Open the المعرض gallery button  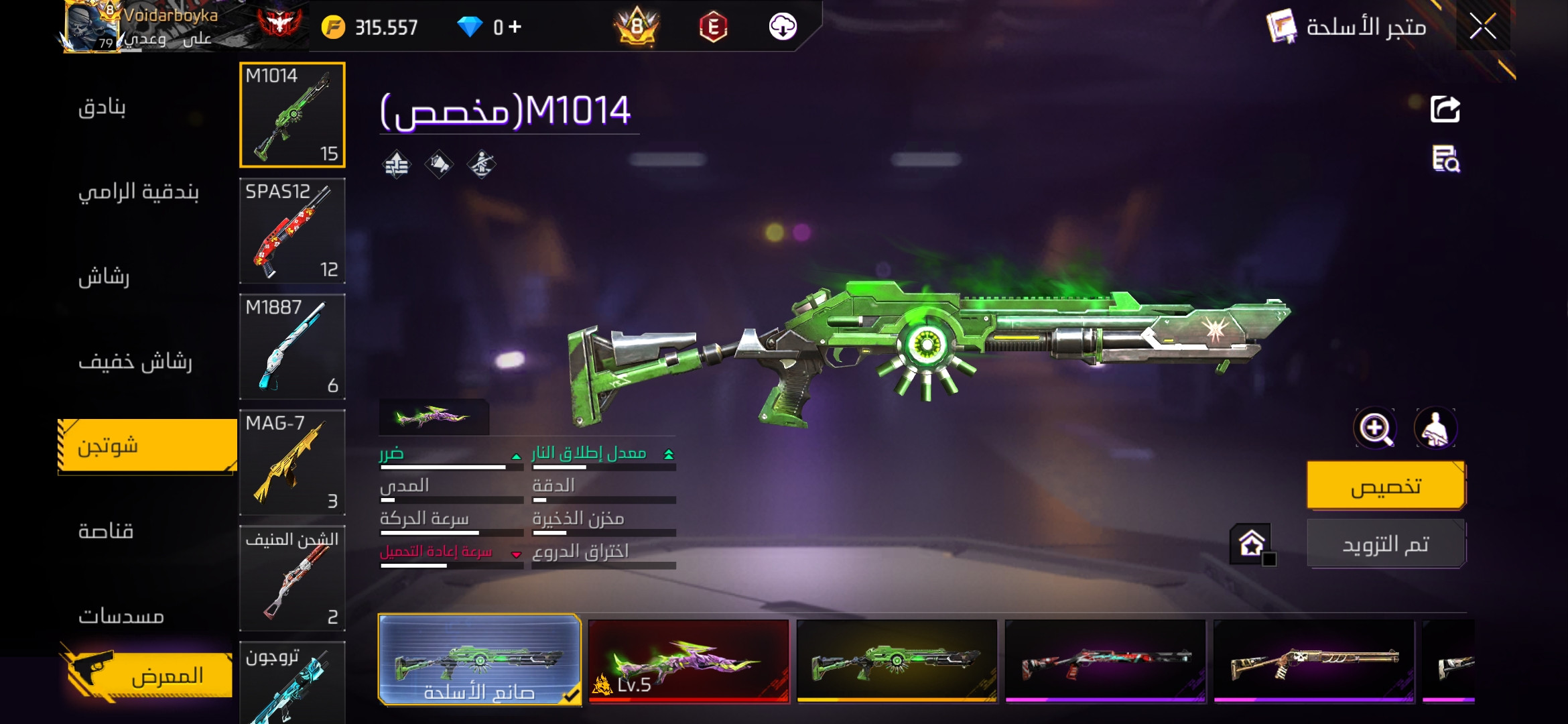151,675
